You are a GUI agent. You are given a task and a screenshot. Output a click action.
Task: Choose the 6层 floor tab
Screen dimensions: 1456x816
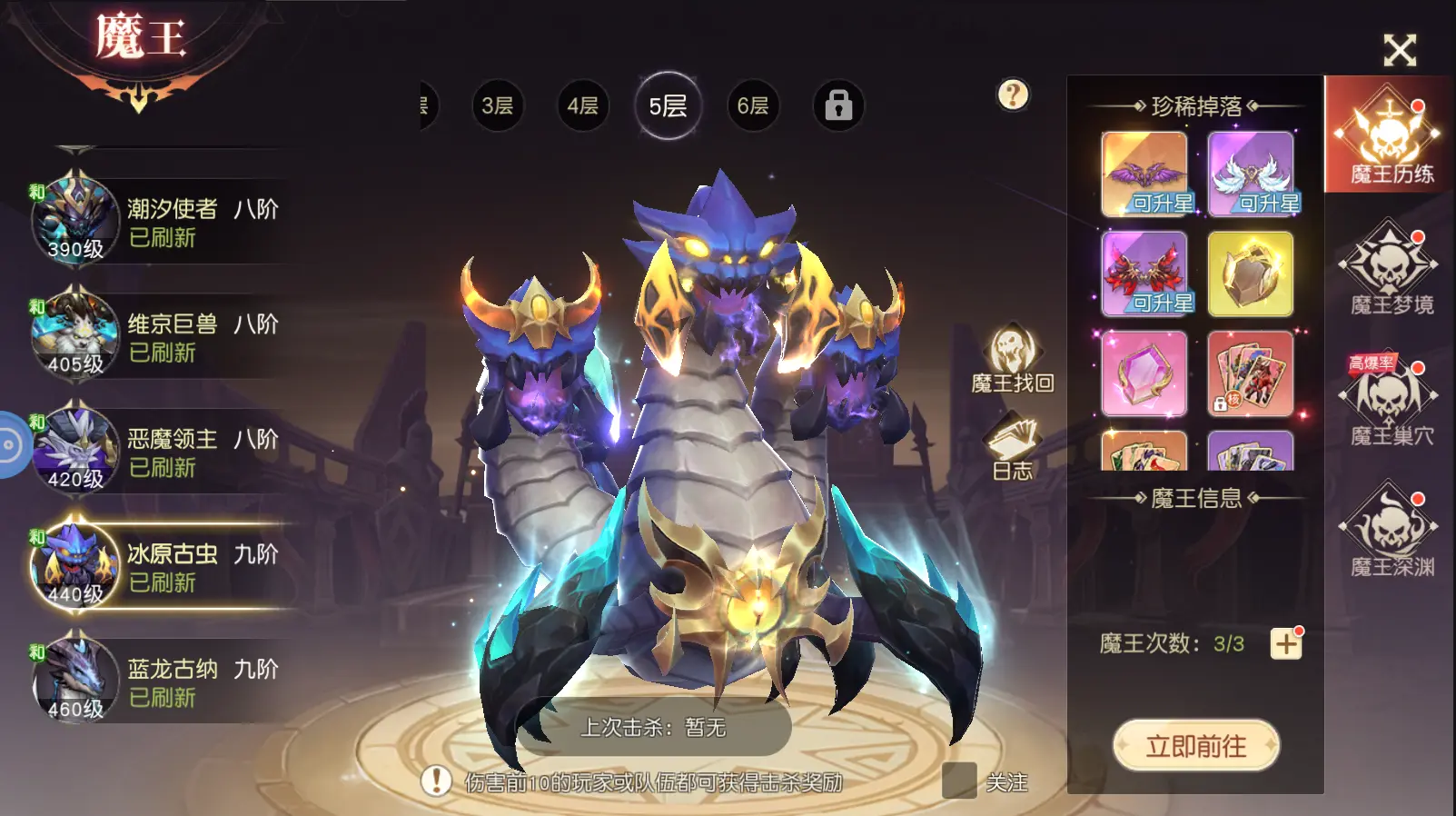(752, 106)
